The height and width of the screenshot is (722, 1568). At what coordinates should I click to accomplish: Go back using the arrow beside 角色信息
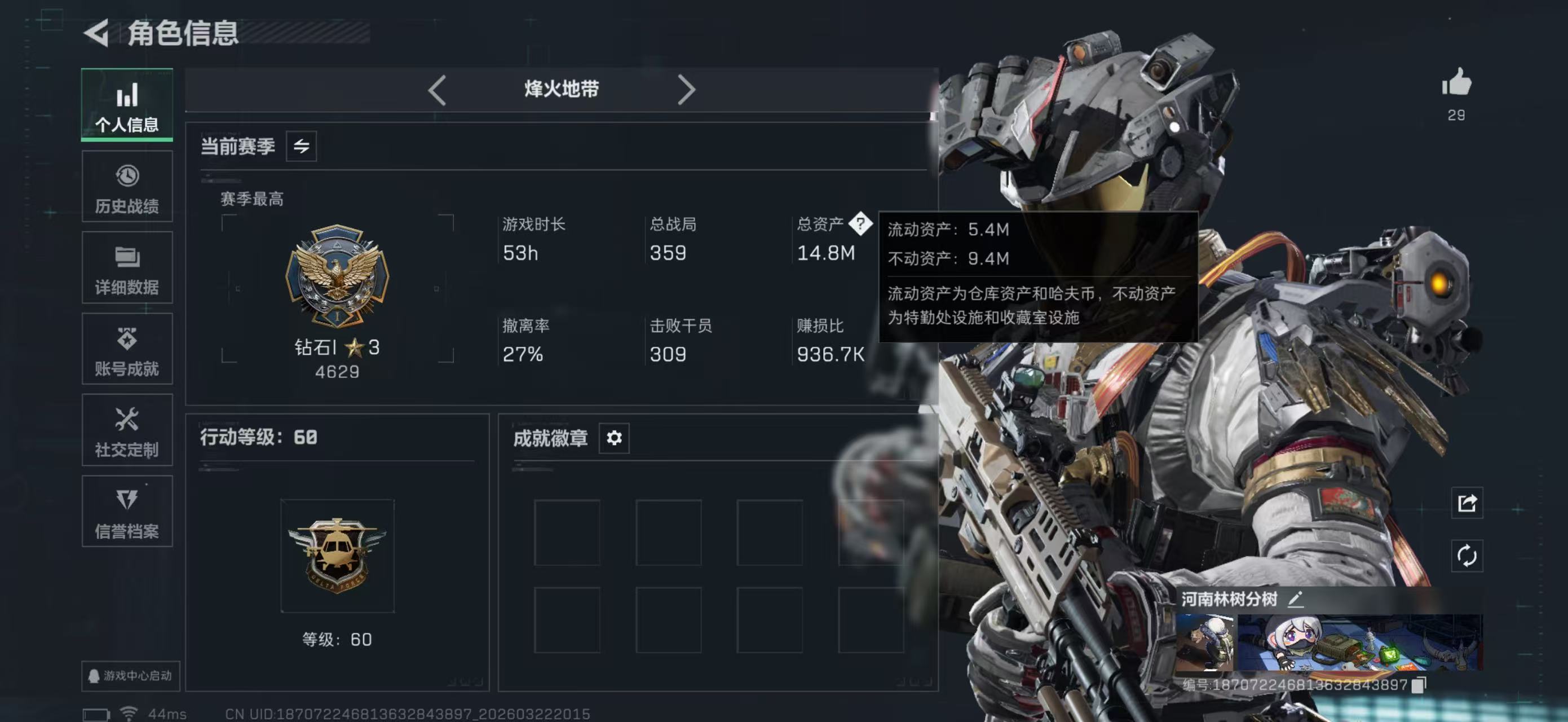click(98, 32)
